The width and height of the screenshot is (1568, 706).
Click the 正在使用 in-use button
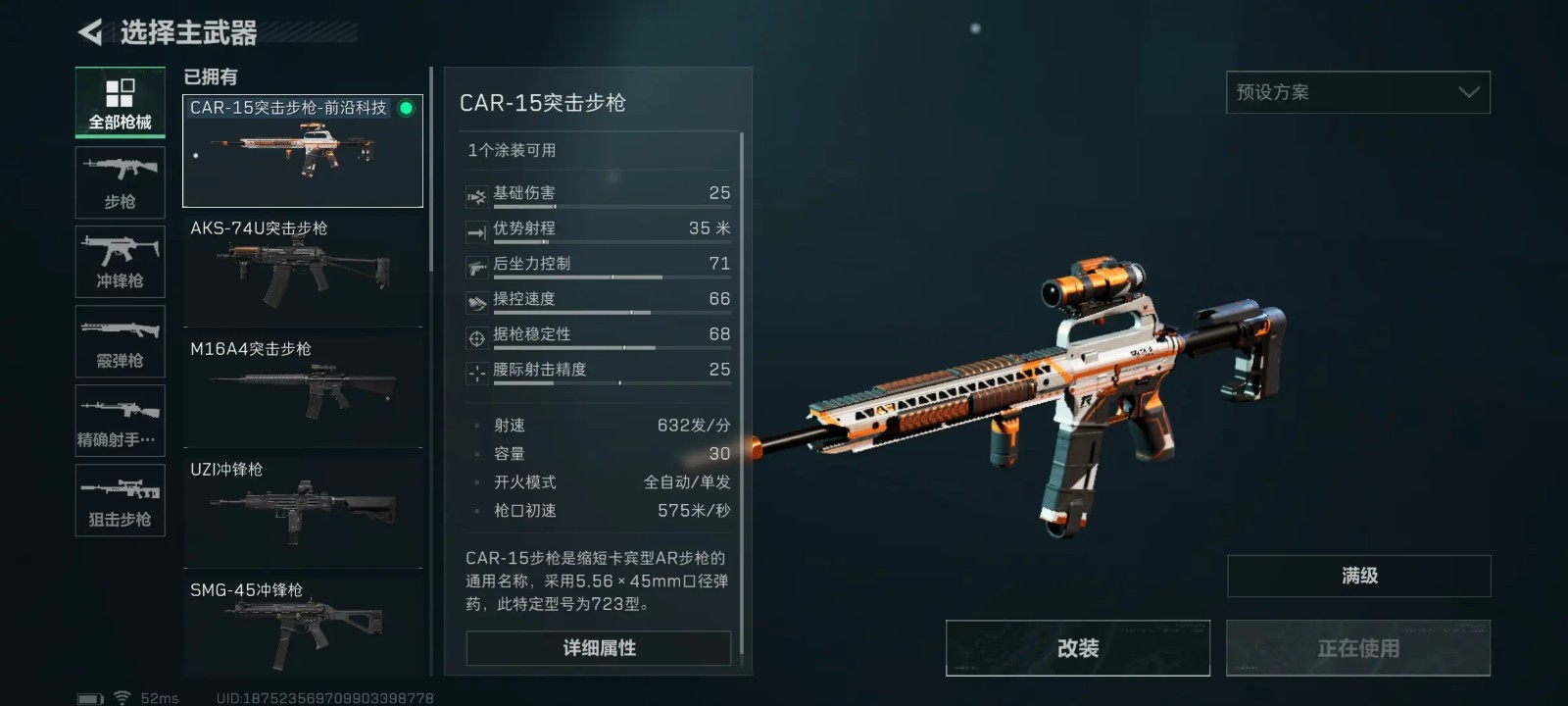(x=1358, y=648)
